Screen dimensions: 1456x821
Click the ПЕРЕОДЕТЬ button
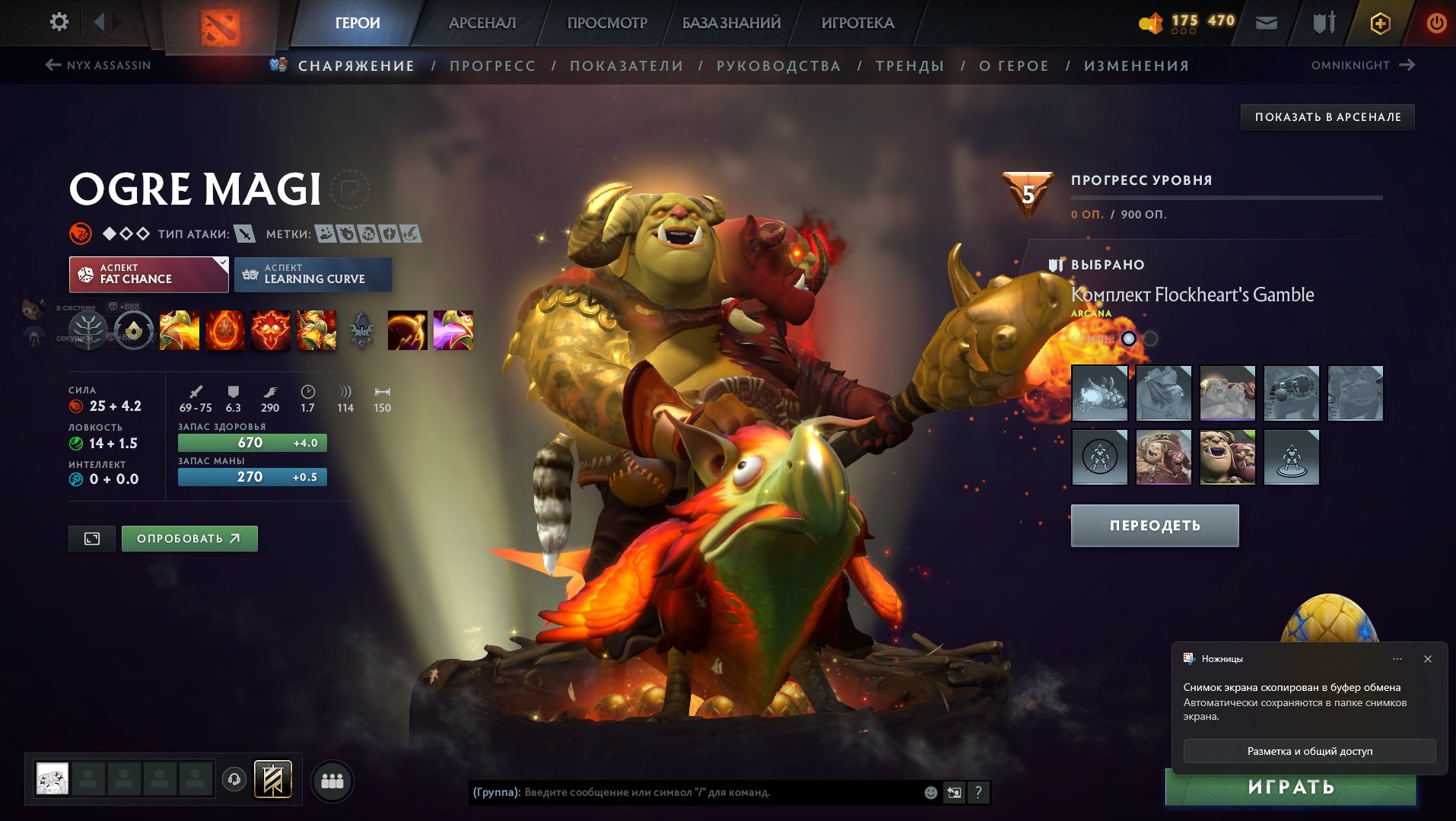click(1153, 525)
